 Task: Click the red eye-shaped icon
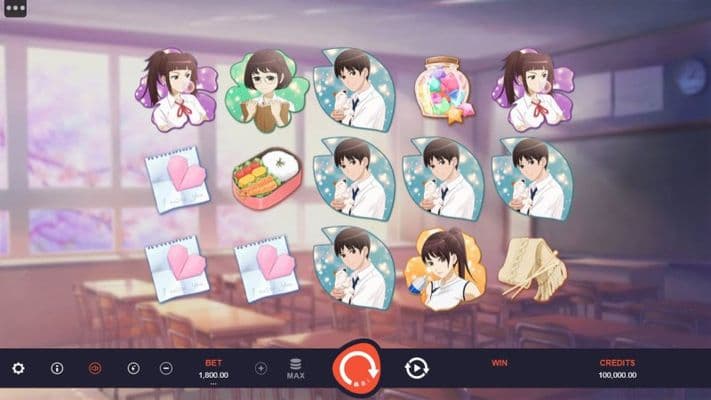pos(96,368)
